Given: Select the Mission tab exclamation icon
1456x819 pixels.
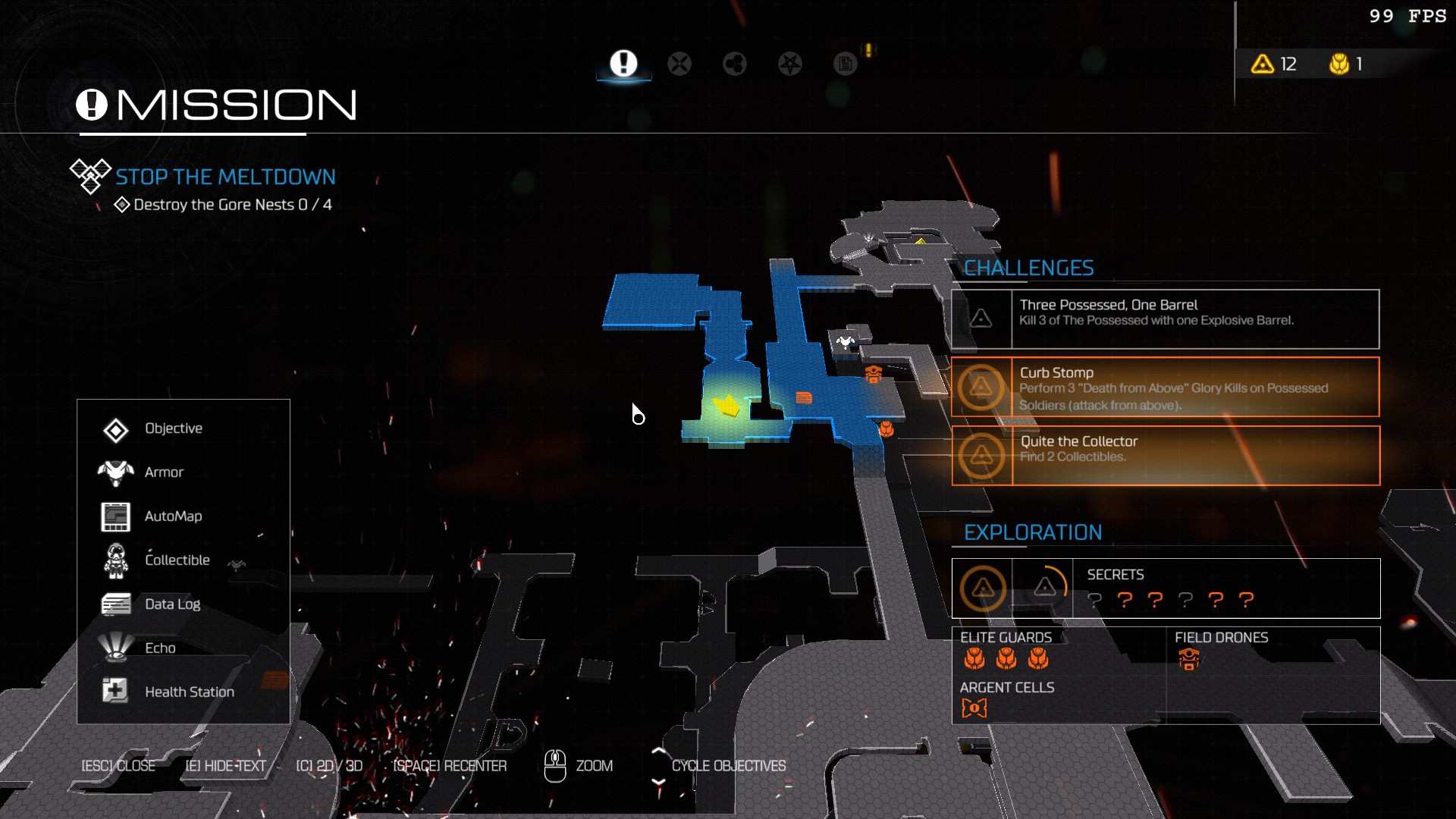Looking at the screenshot, I should click(623, 64).
